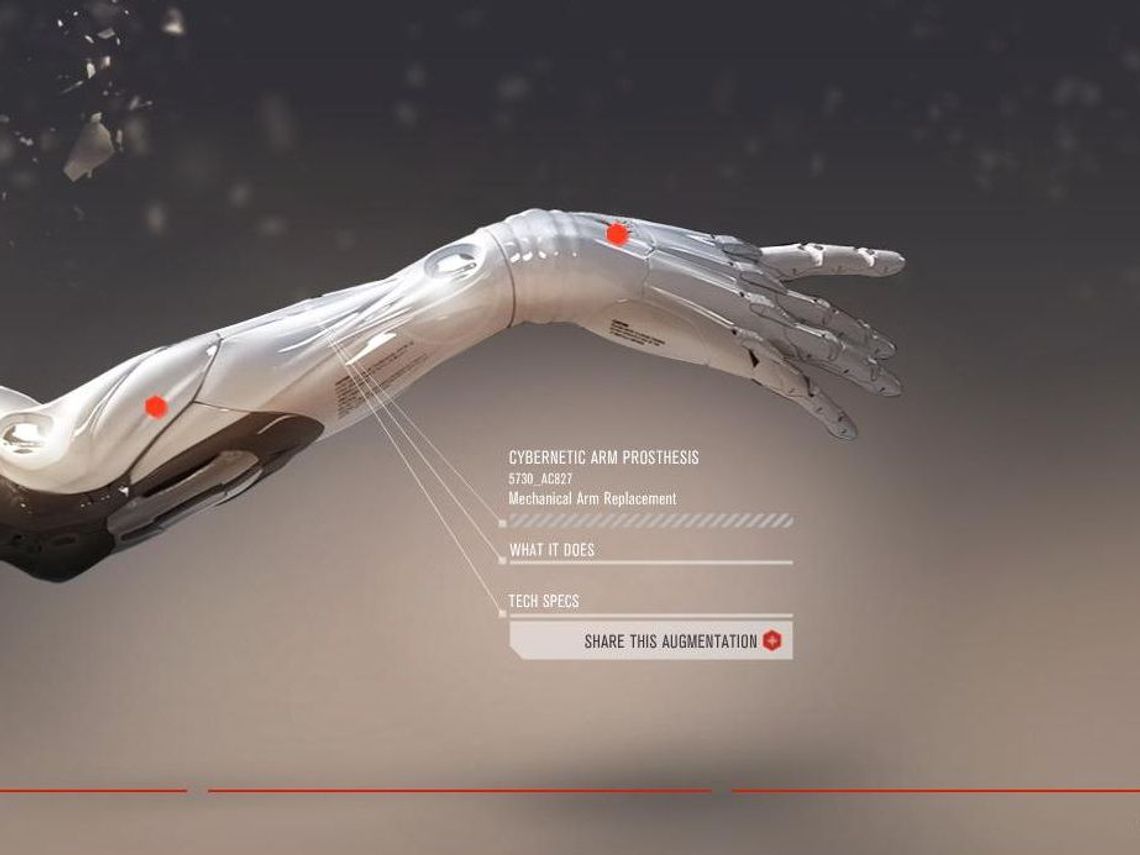
Task: Select the red hexagon marker near the elbow
Action: point(155,406)
